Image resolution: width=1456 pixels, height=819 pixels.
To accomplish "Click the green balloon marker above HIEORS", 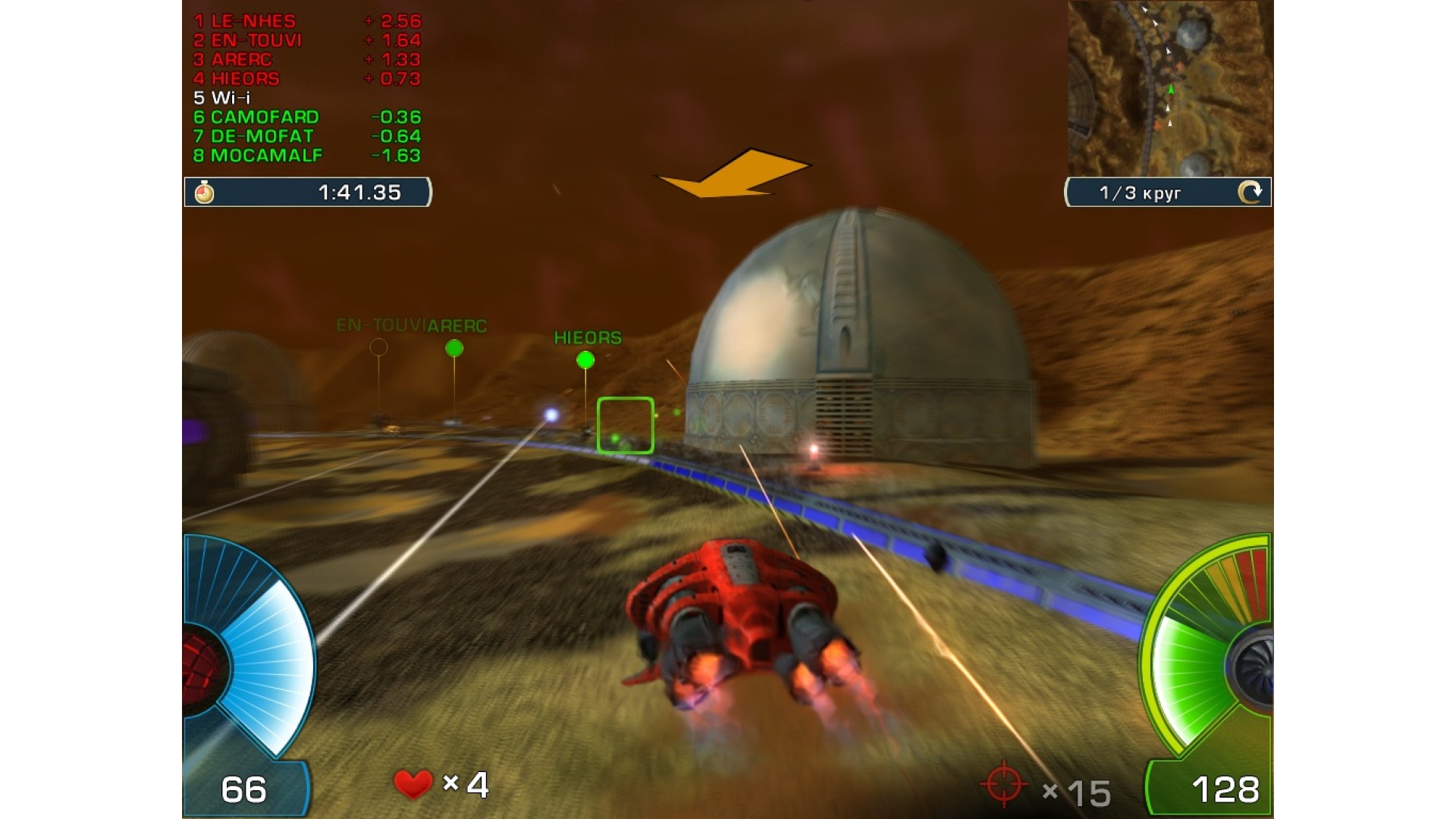I will [586, 359].
